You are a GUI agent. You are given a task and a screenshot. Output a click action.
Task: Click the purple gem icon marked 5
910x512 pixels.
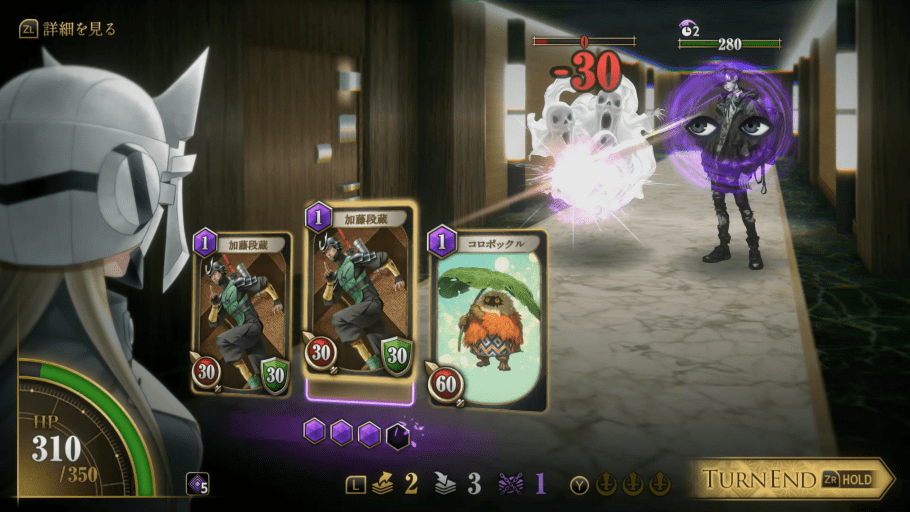coord(198,486)
